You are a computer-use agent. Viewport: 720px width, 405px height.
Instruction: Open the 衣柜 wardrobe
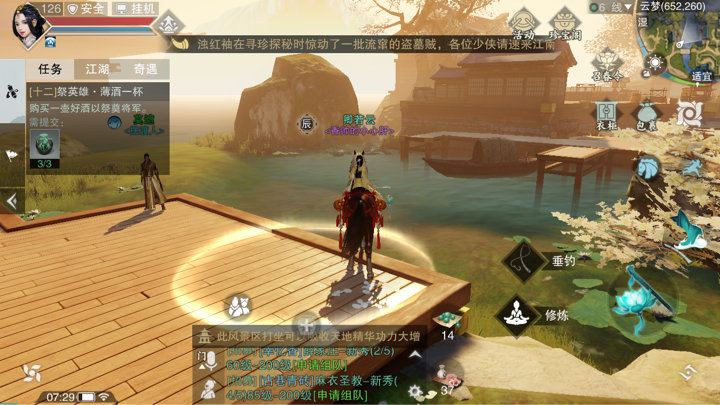[x=607, y=114]
